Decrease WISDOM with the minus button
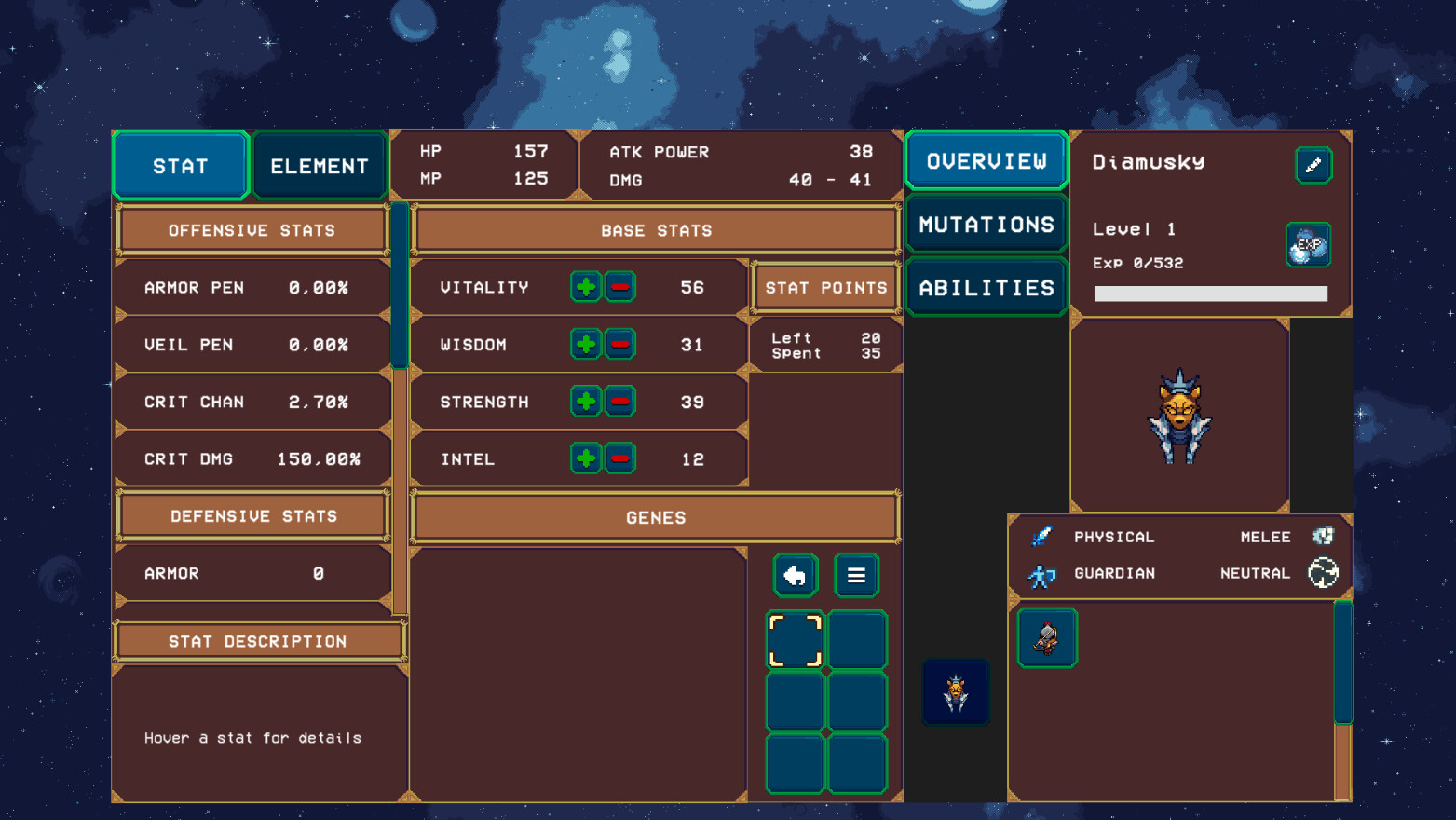The height and width of the screenshot is (820, 1456). coord(619,344)
